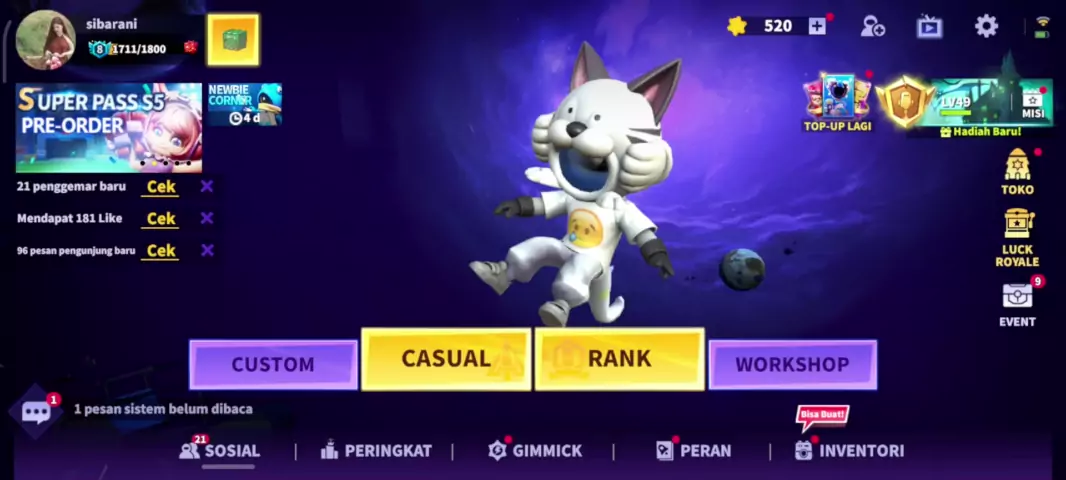Open the chat message bubble
The height and width of the screenshot is (480, 1066).
pyautogui.click(x=36, y=411)
